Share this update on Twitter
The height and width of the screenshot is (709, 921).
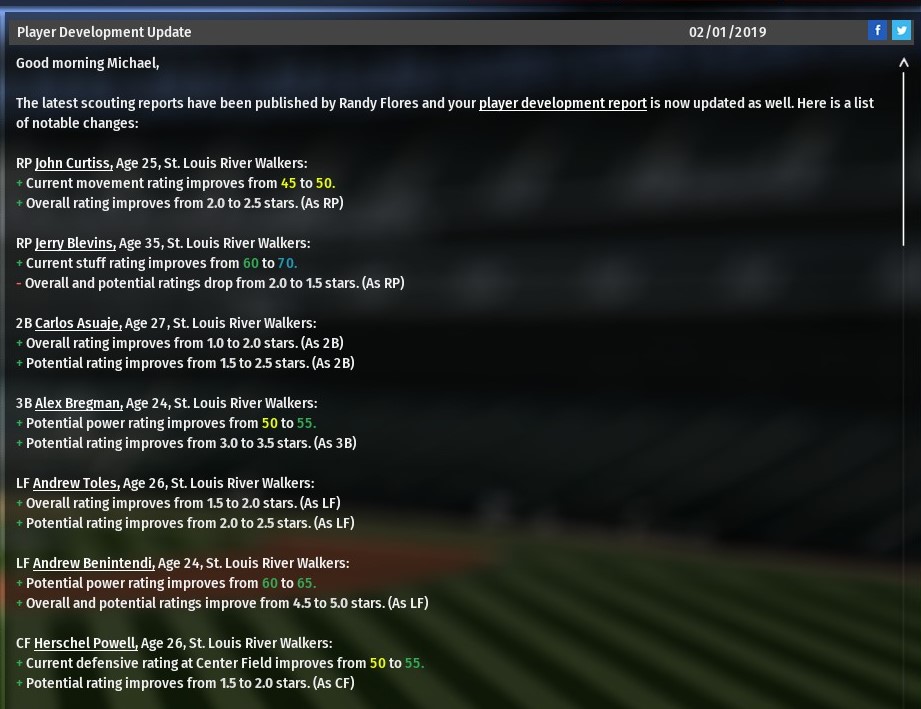tap(900, 31)
